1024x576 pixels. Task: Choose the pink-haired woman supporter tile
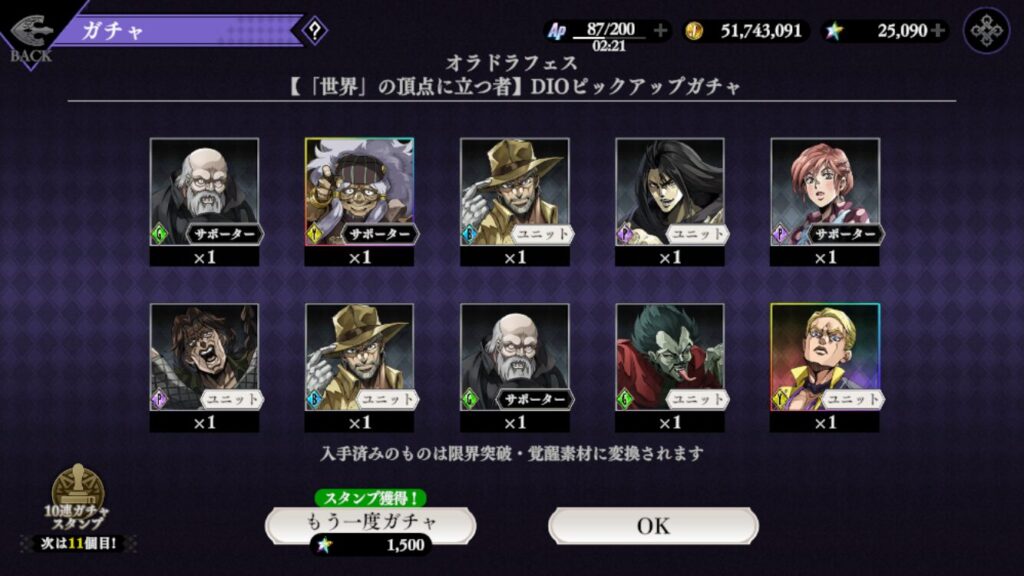[x=825, y=192]
